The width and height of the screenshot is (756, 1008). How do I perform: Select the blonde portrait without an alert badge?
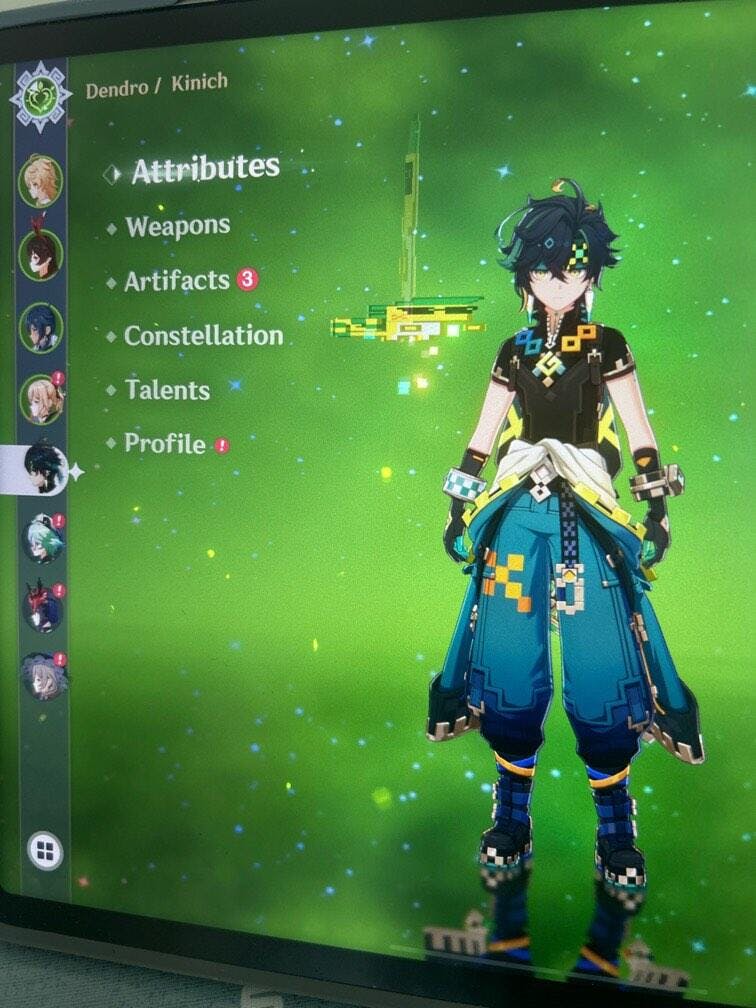point(39,180)
